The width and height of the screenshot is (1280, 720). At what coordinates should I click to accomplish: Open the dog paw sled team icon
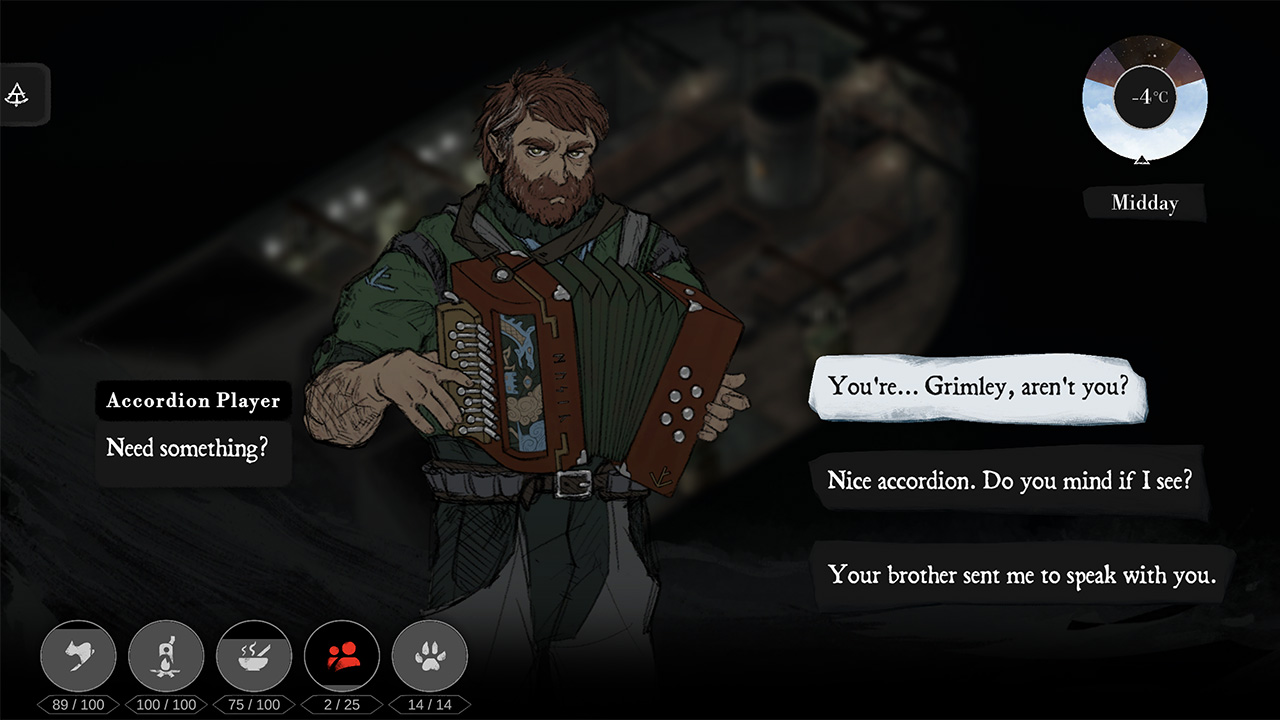429,657
